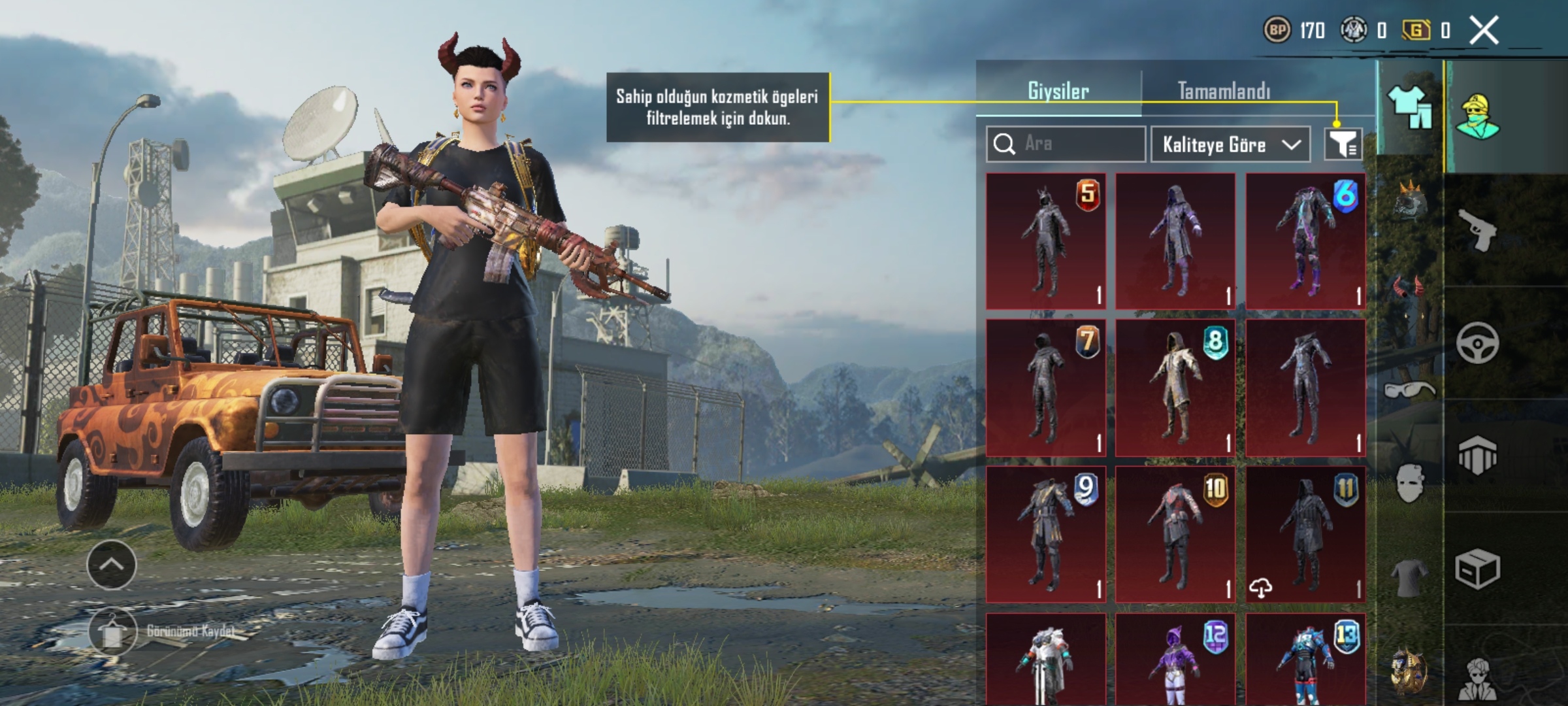1568x706 pixels.
Task: Open the character avatar category
Action: pyautogui.click(x=1478, y=118)
